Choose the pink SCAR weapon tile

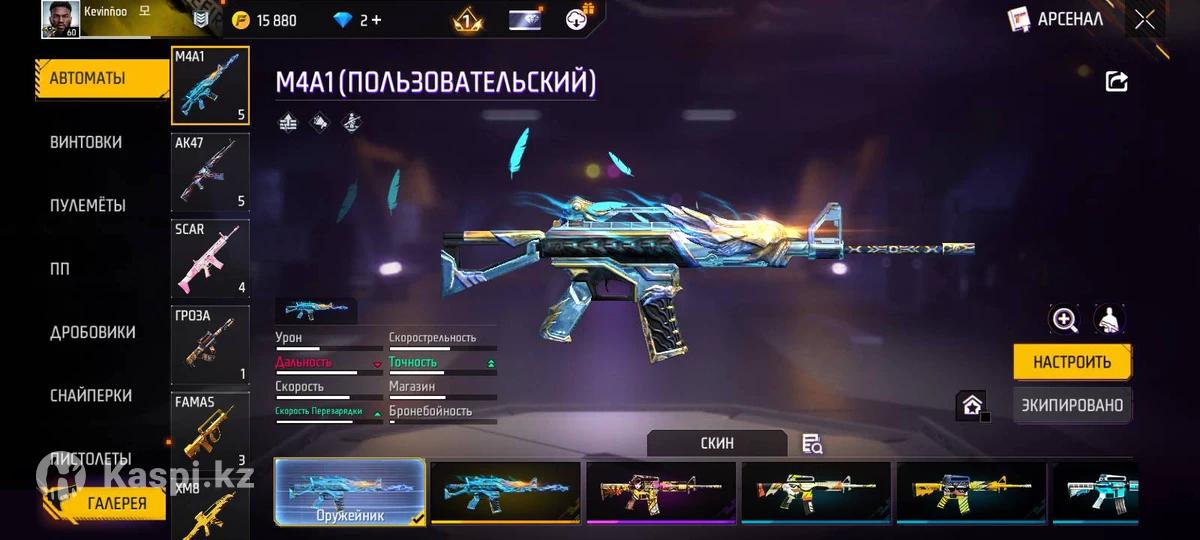point(210,258)
